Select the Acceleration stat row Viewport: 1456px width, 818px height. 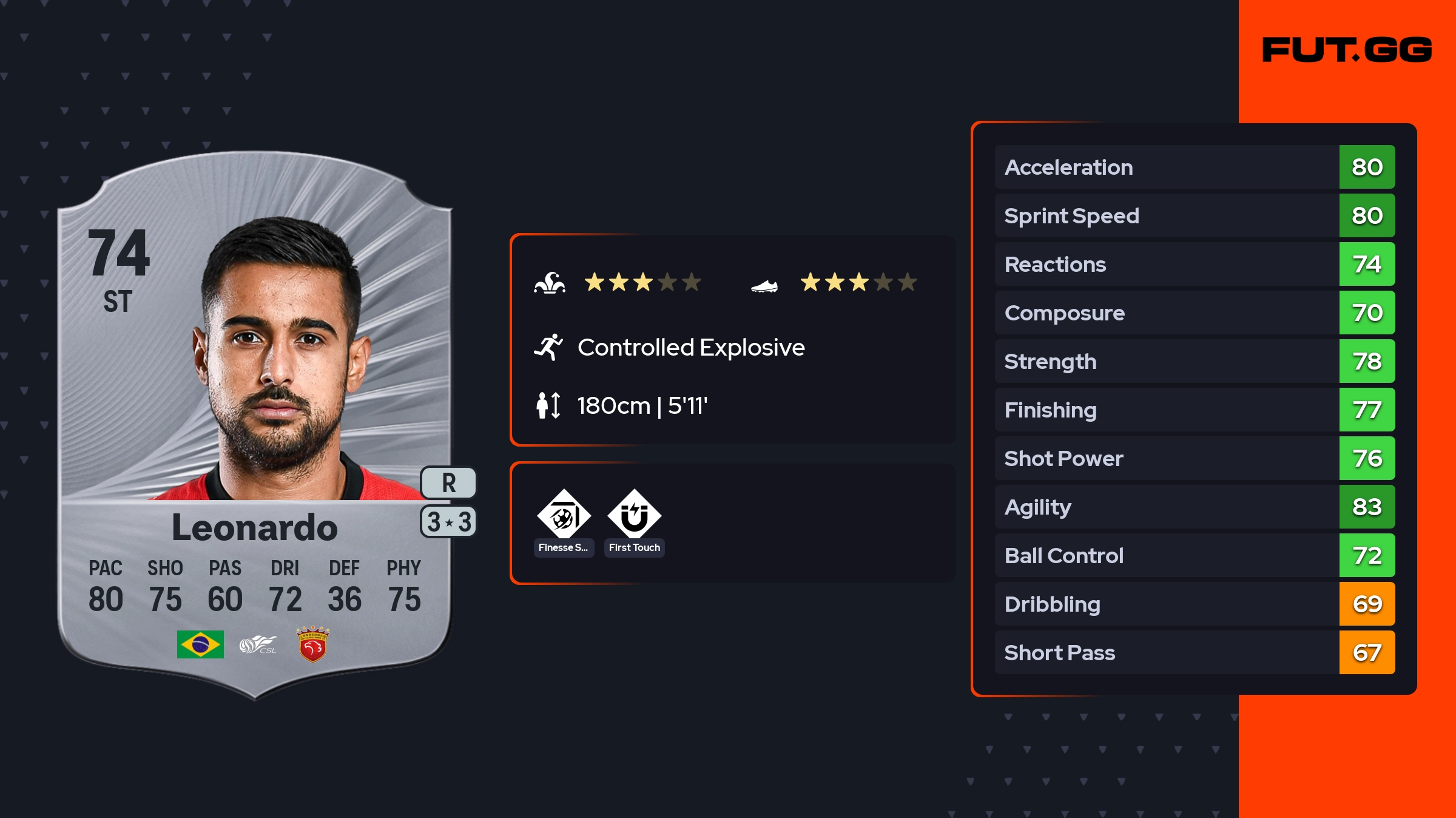click(x=1194, y=167)
